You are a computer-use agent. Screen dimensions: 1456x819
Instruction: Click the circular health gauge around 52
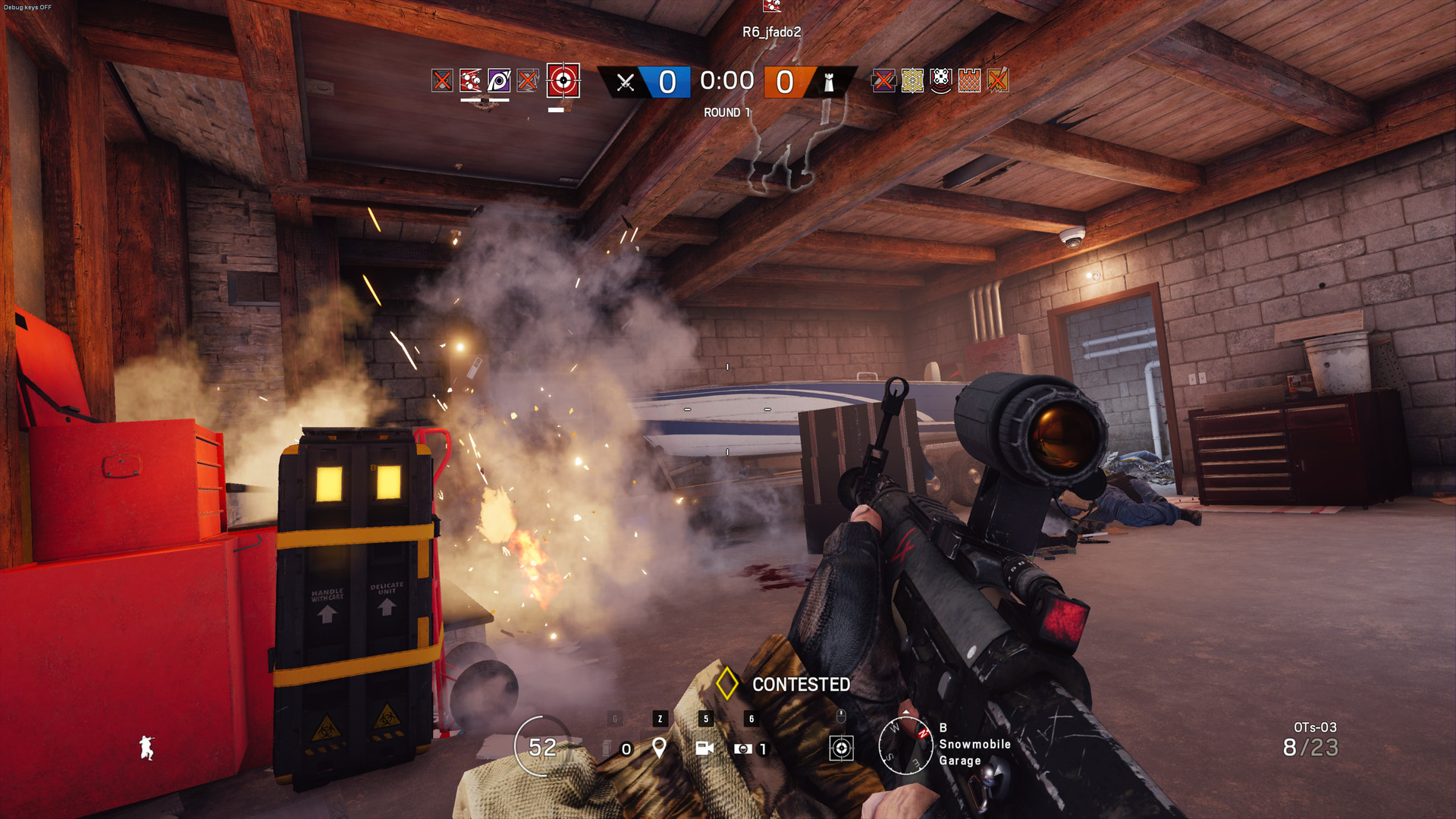tap(541, 747)
